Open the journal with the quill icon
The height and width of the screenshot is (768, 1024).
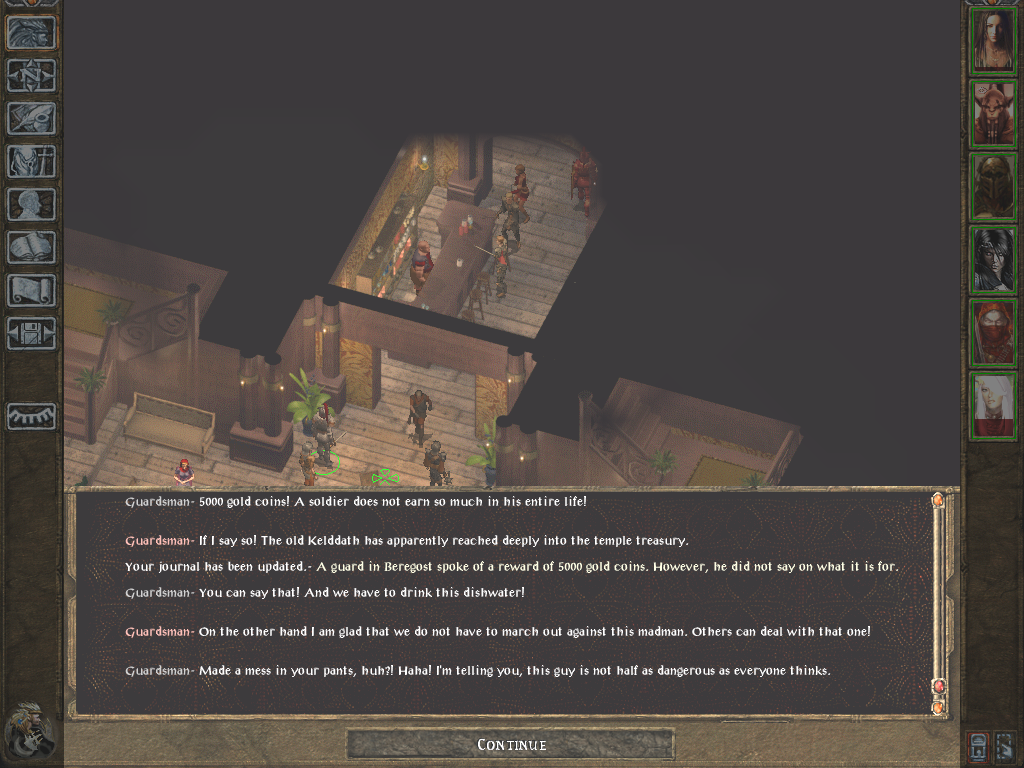pyautogui.click(x=31, y=118)
